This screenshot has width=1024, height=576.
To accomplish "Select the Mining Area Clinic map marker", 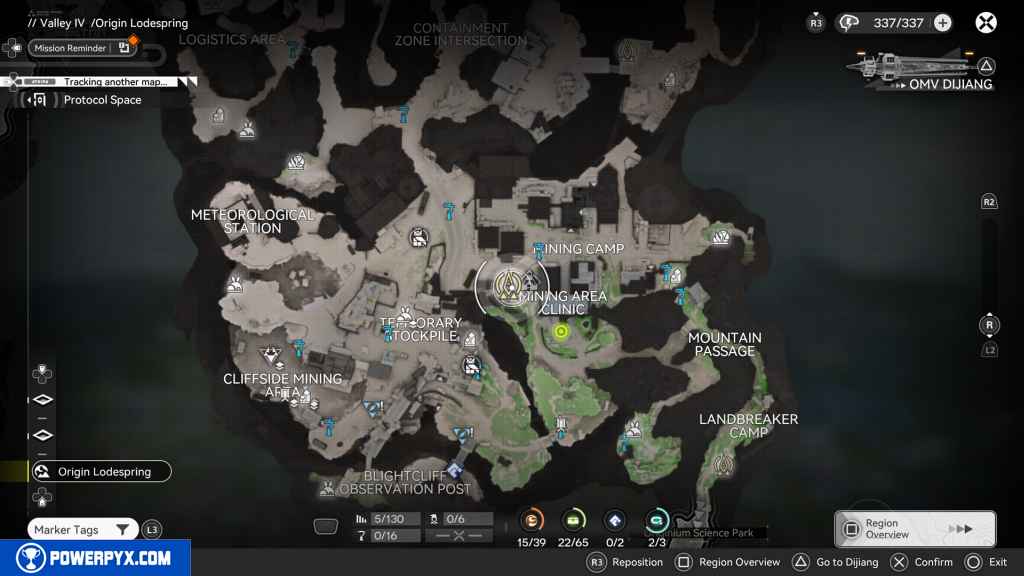I will [512, 285].
